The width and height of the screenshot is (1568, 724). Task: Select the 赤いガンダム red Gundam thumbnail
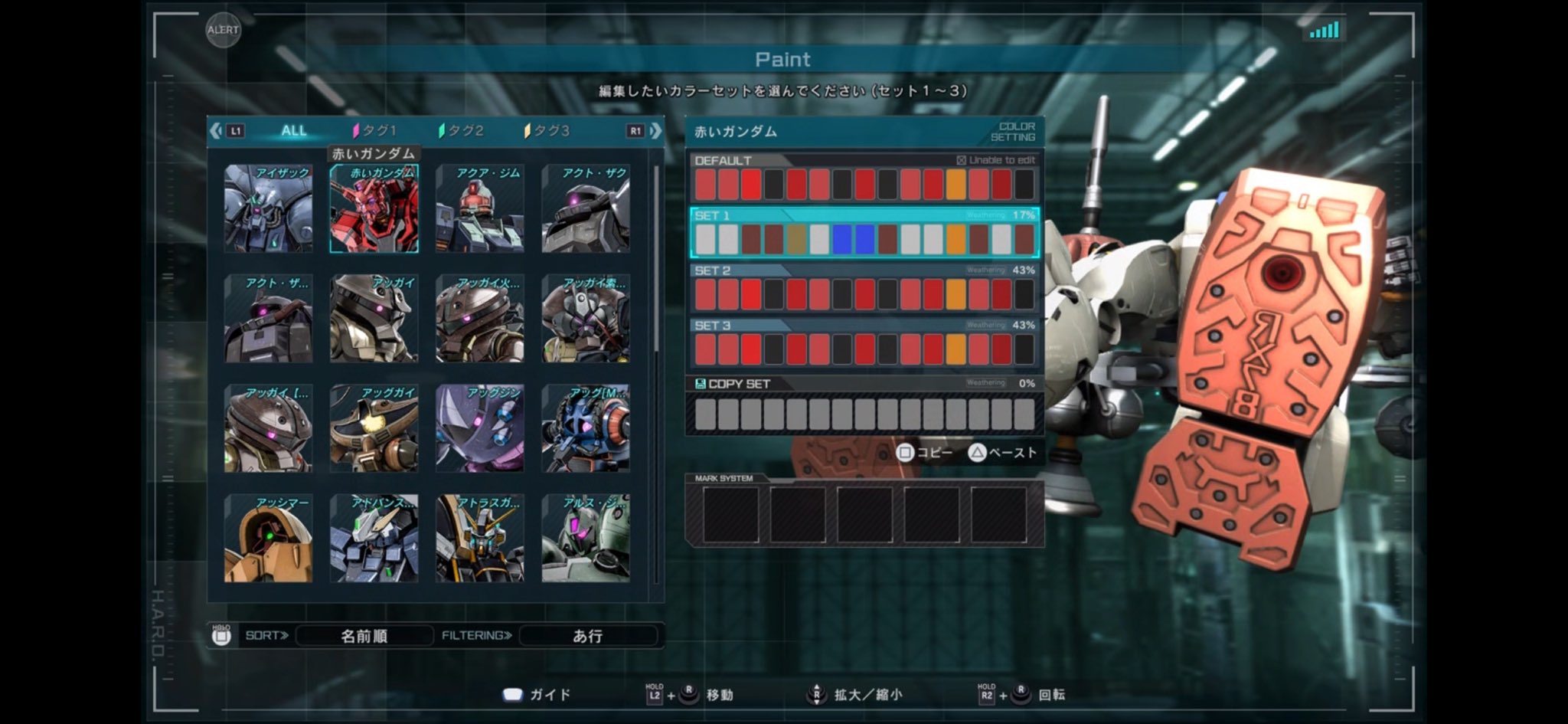coord(374,208)
